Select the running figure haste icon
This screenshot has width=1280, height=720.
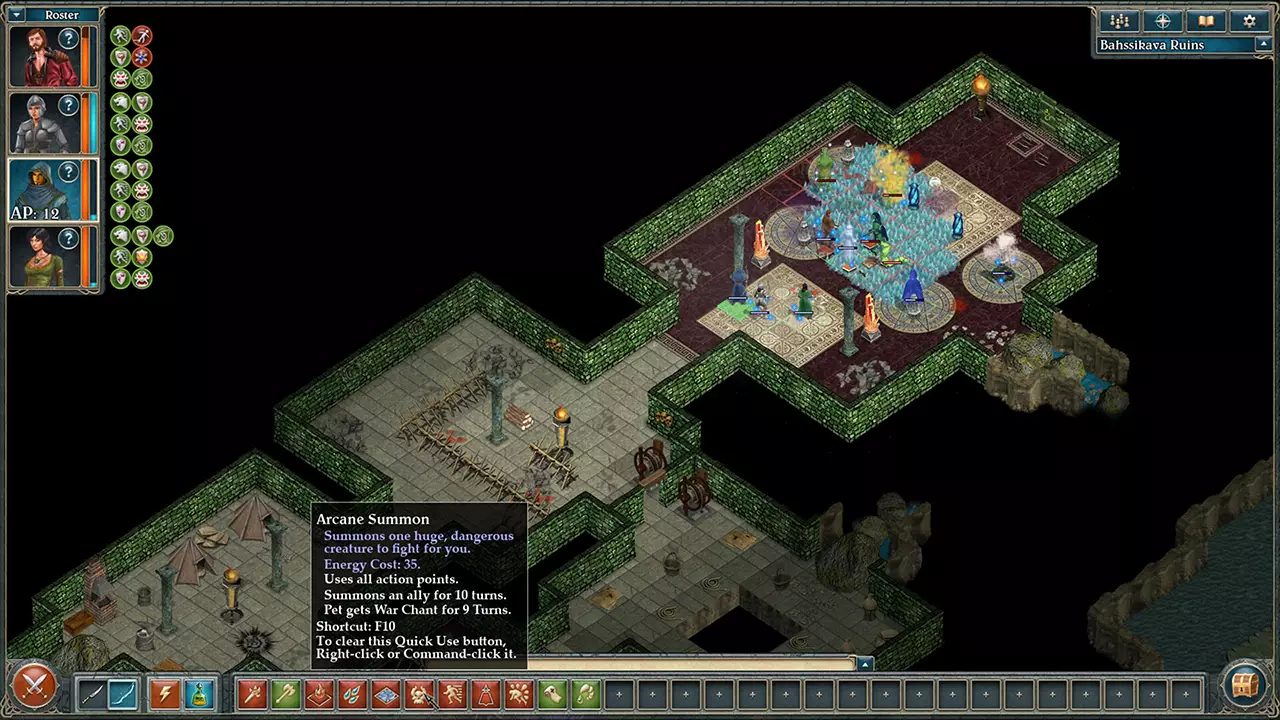point(452,694)
